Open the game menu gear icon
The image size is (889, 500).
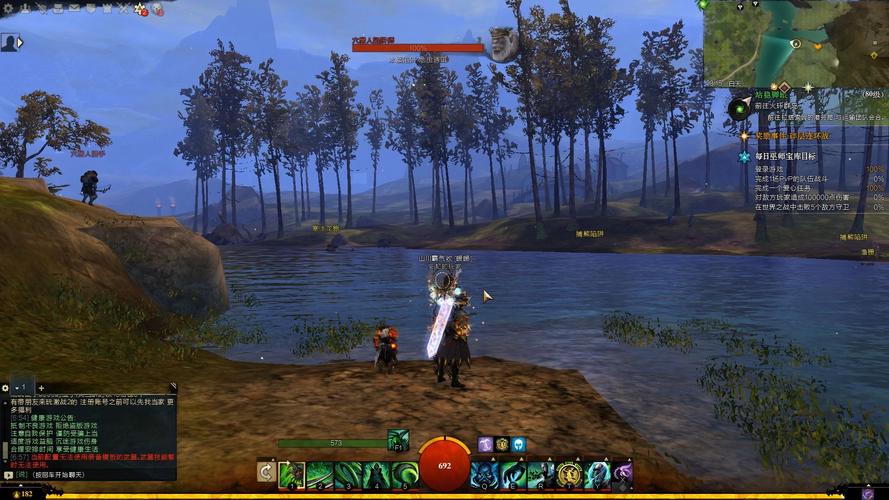7,8
